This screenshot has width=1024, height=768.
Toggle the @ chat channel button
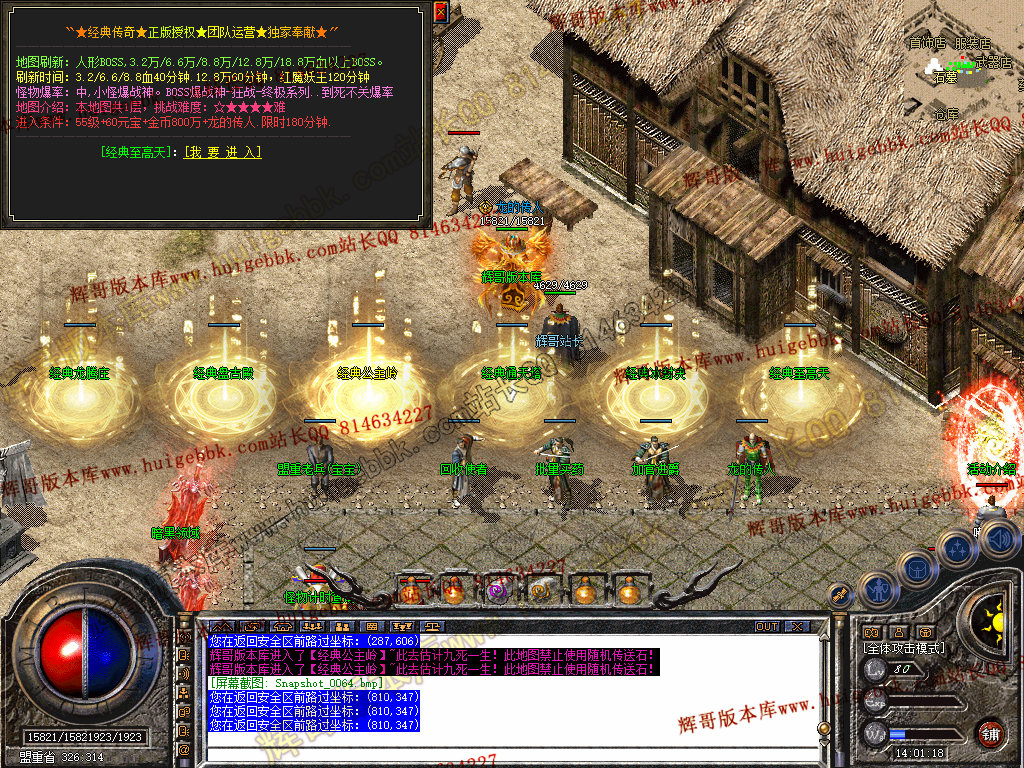pos(185,748)
